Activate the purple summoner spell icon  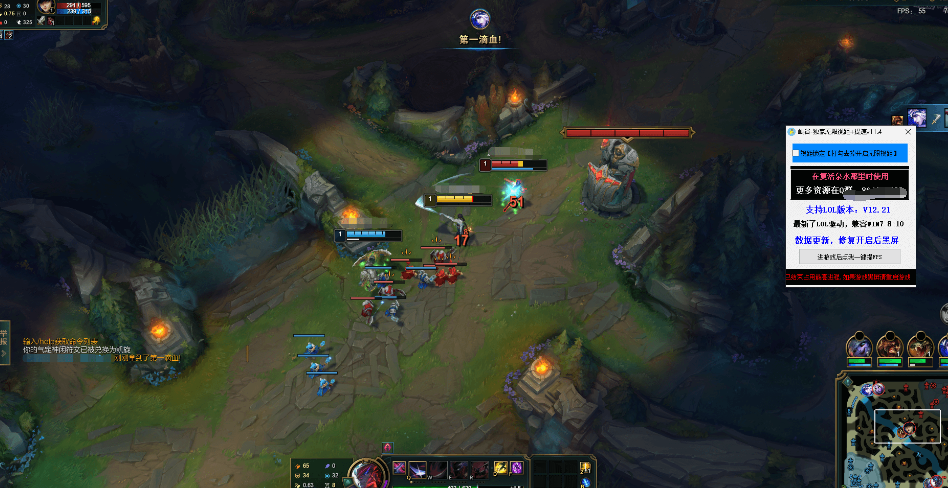click(517, 468)
